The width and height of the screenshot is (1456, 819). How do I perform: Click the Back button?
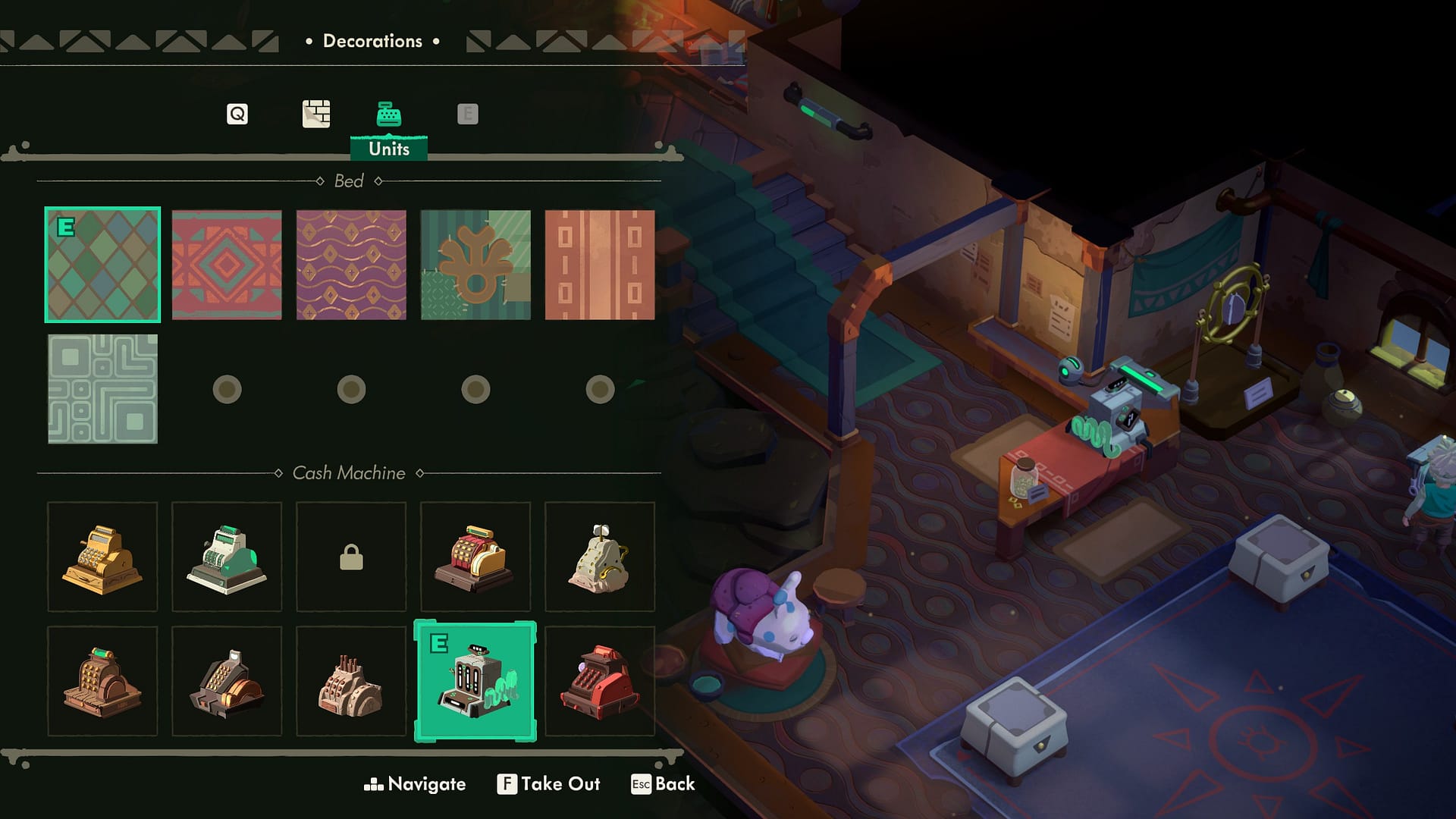[x=665, y=784]
